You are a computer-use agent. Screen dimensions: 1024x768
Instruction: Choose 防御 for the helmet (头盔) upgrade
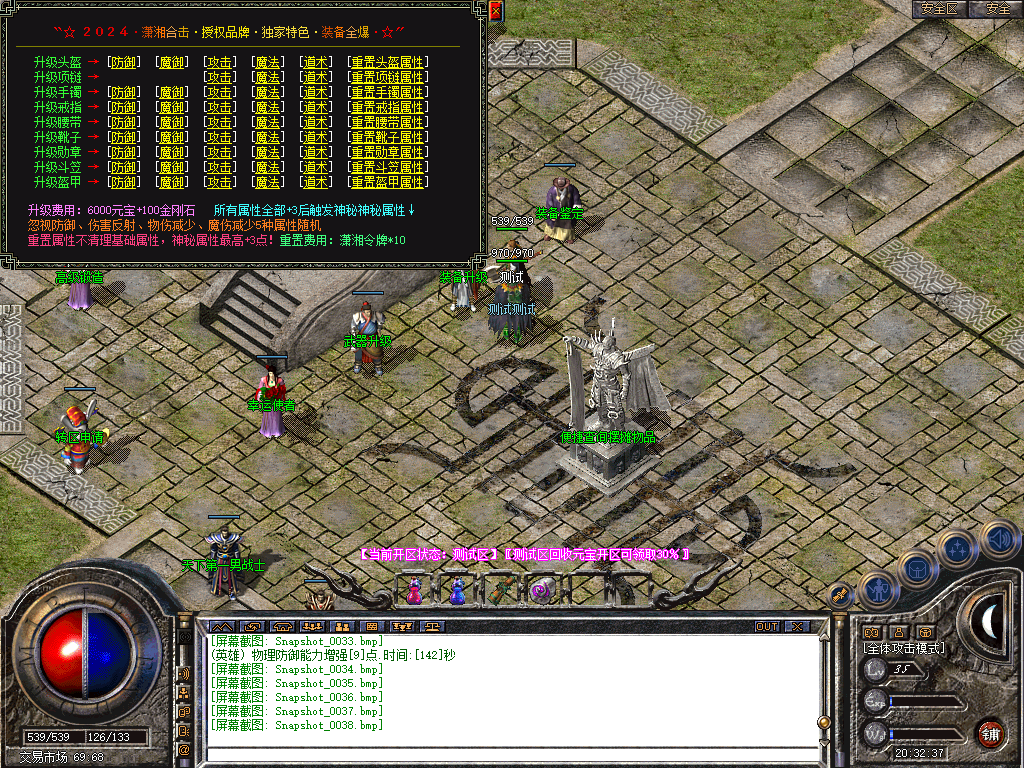tap(124, 62)
